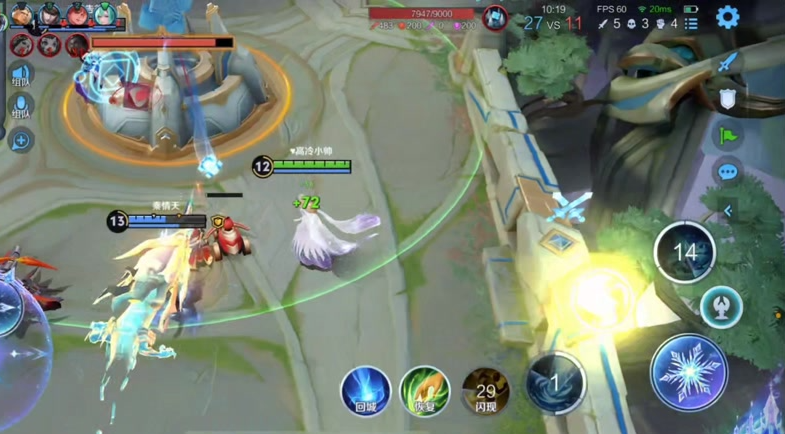Tap the skill showing 1 cooldown
This screenshot has width=785, height=434.
tap(555, 382)
